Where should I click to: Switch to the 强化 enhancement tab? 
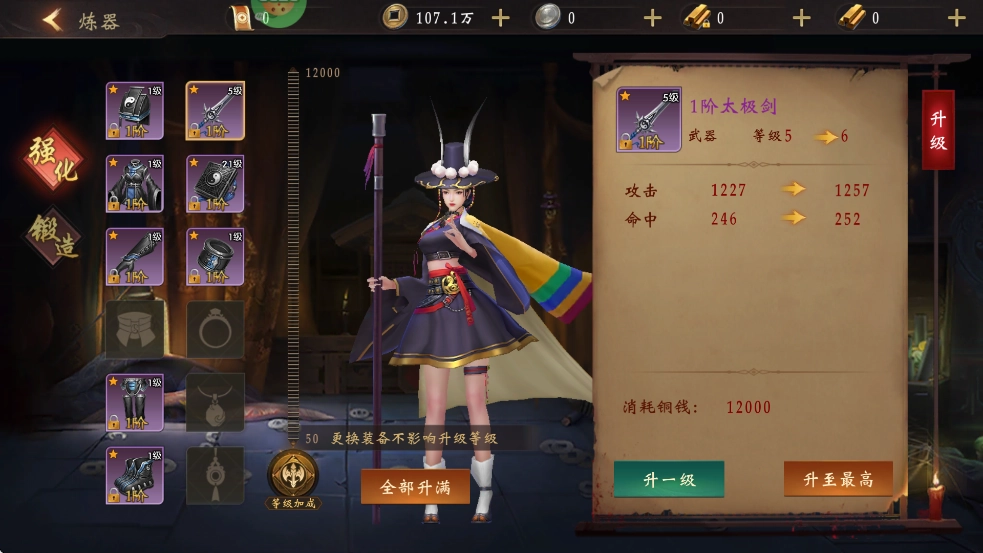coord(55,160)
